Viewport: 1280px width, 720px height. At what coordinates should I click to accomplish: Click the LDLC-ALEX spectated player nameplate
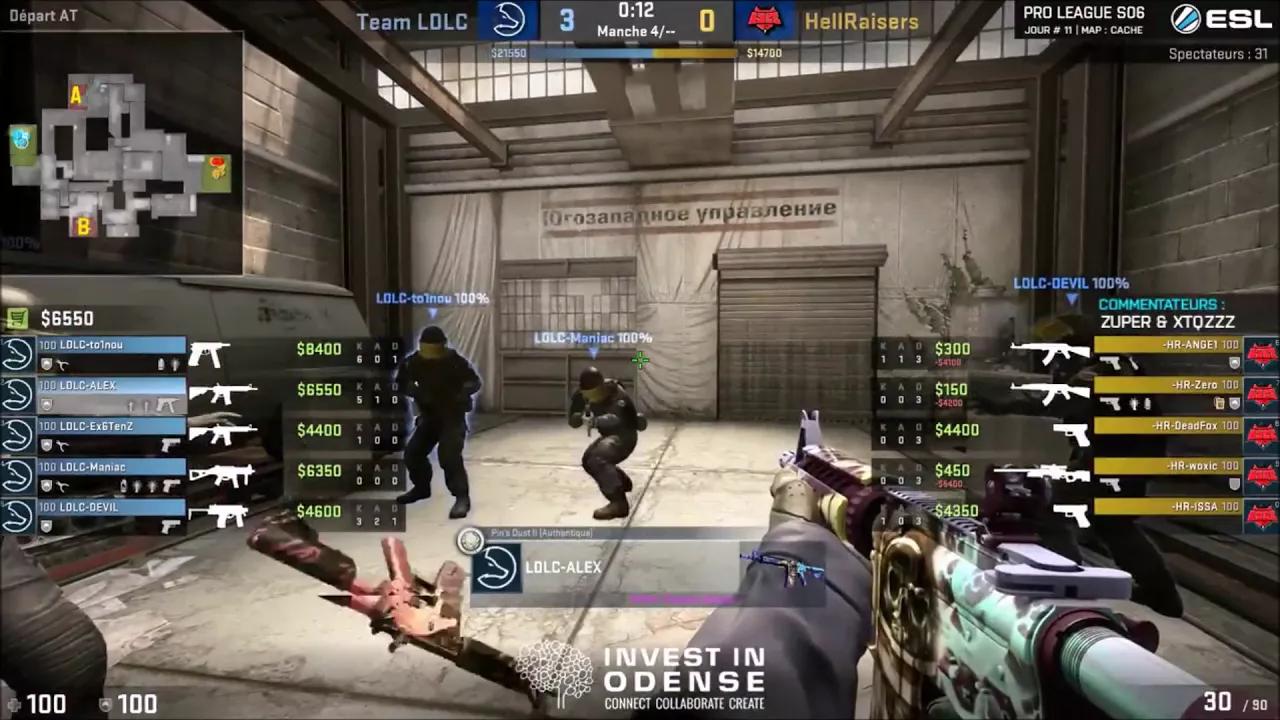[563, 567]
